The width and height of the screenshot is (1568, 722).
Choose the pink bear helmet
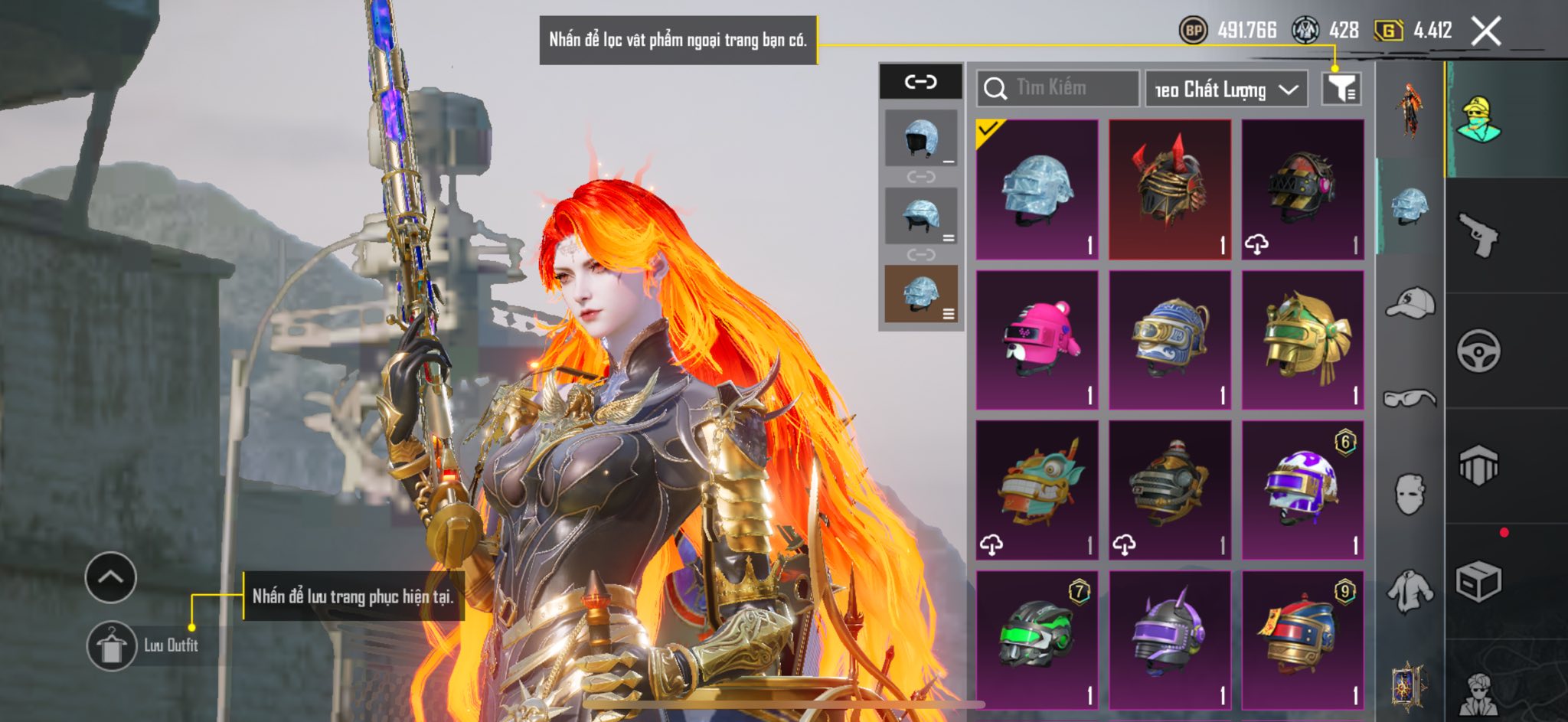(x=1037, y=339)
